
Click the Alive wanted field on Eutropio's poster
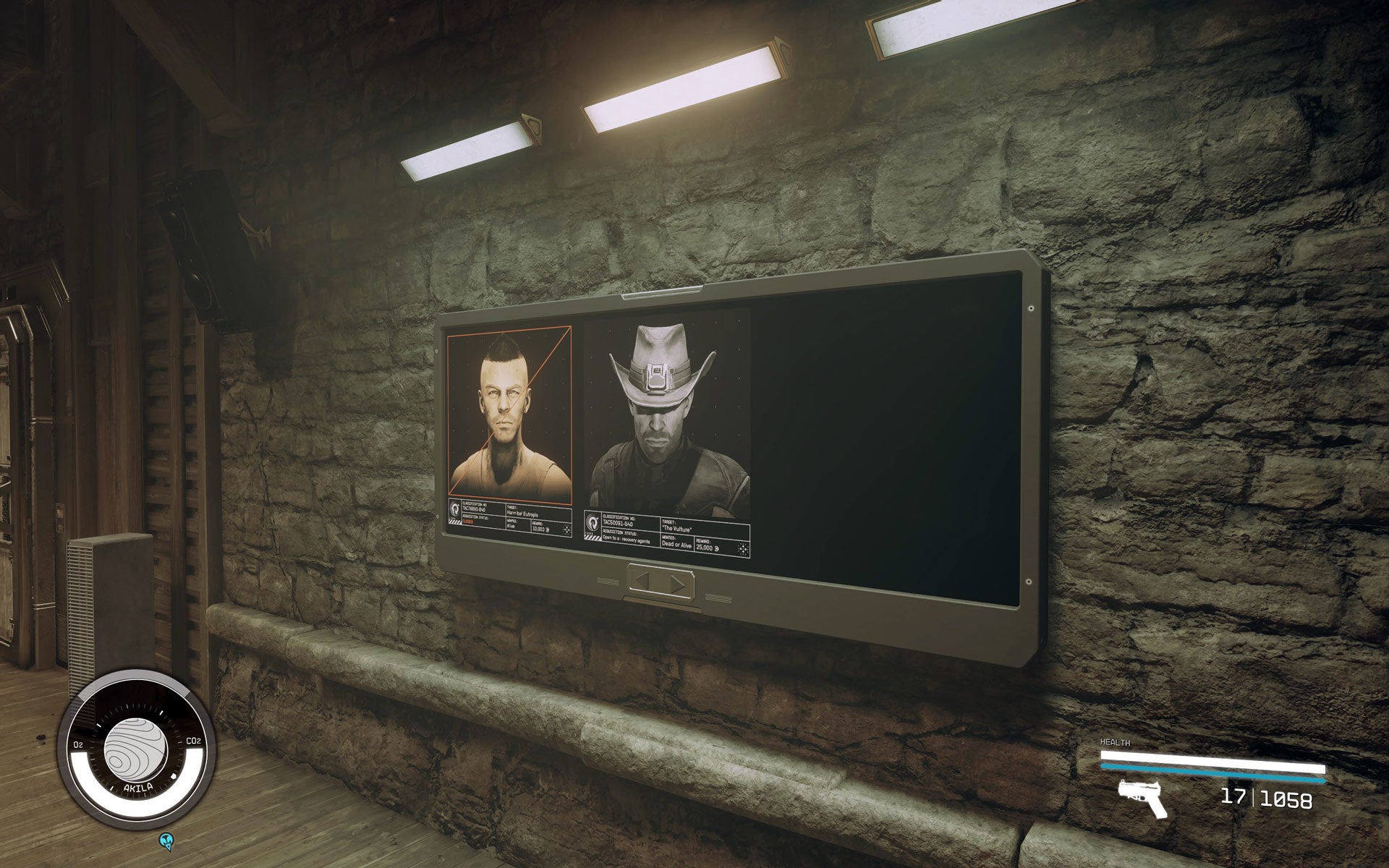coord(511,526)
